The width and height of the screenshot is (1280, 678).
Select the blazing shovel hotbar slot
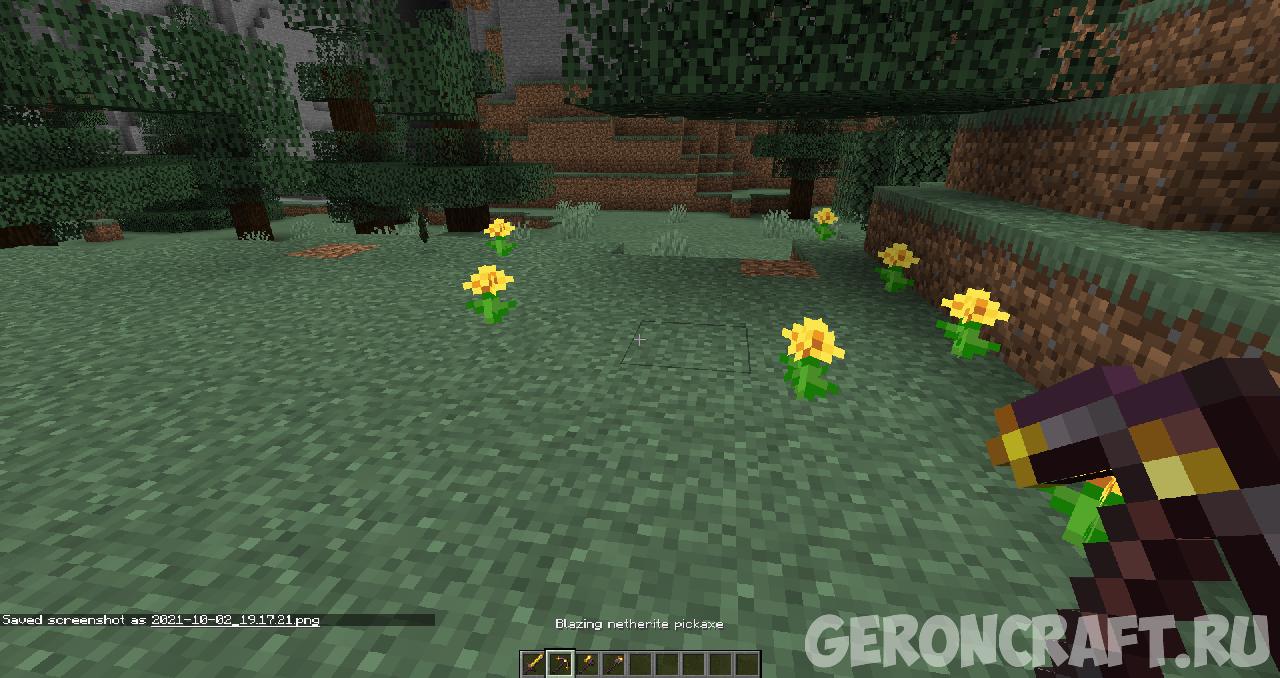[586, 663]
